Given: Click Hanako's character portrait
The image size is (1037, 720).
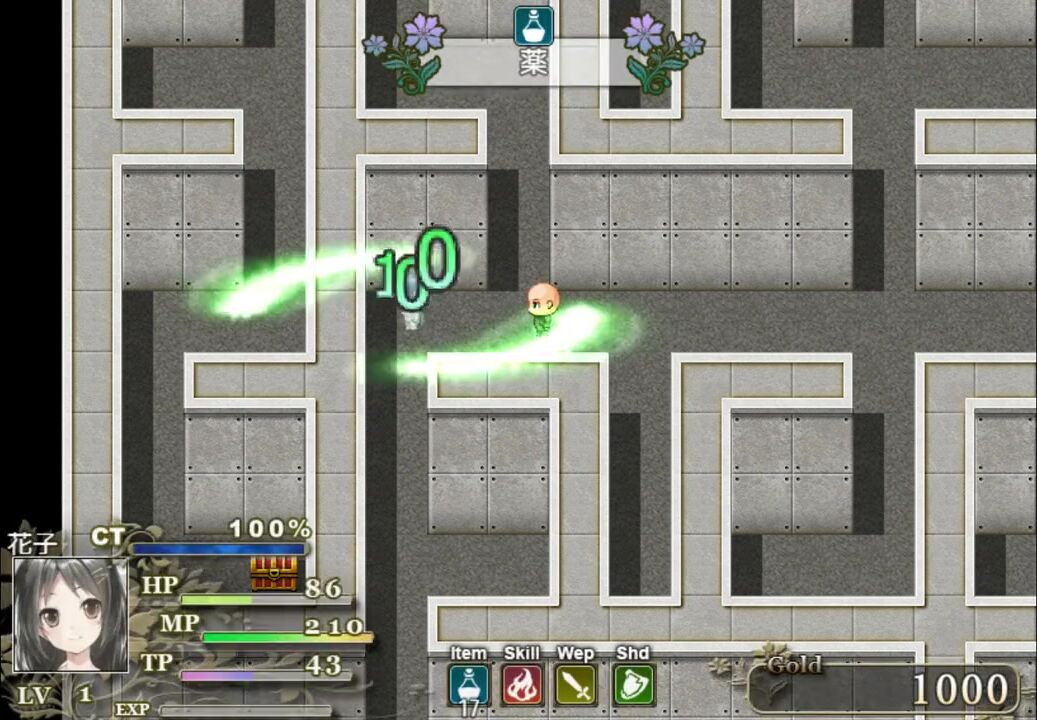Looking at the screenshot, I should click(70, 615).
